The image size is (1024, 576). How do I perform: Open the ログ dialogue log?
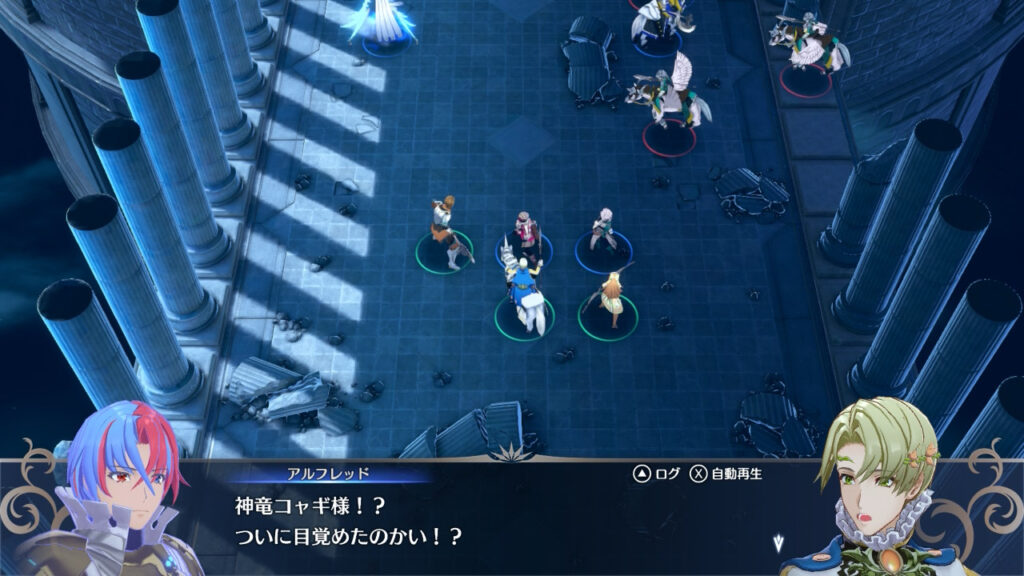(x=655, y=473)
